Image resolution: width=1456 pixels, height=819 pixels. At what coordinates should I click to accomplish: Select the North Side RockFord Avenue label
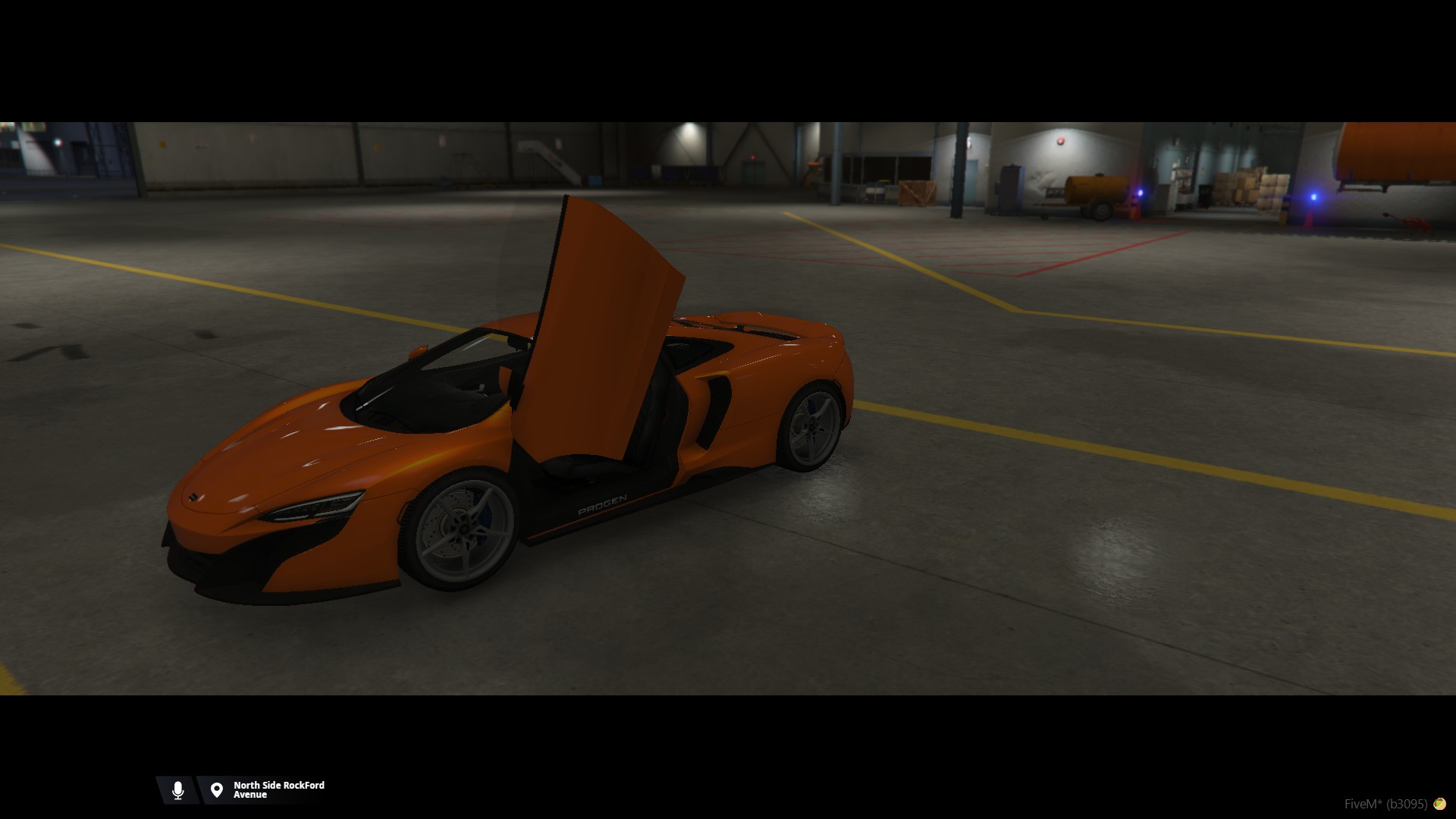click(278, 790)
